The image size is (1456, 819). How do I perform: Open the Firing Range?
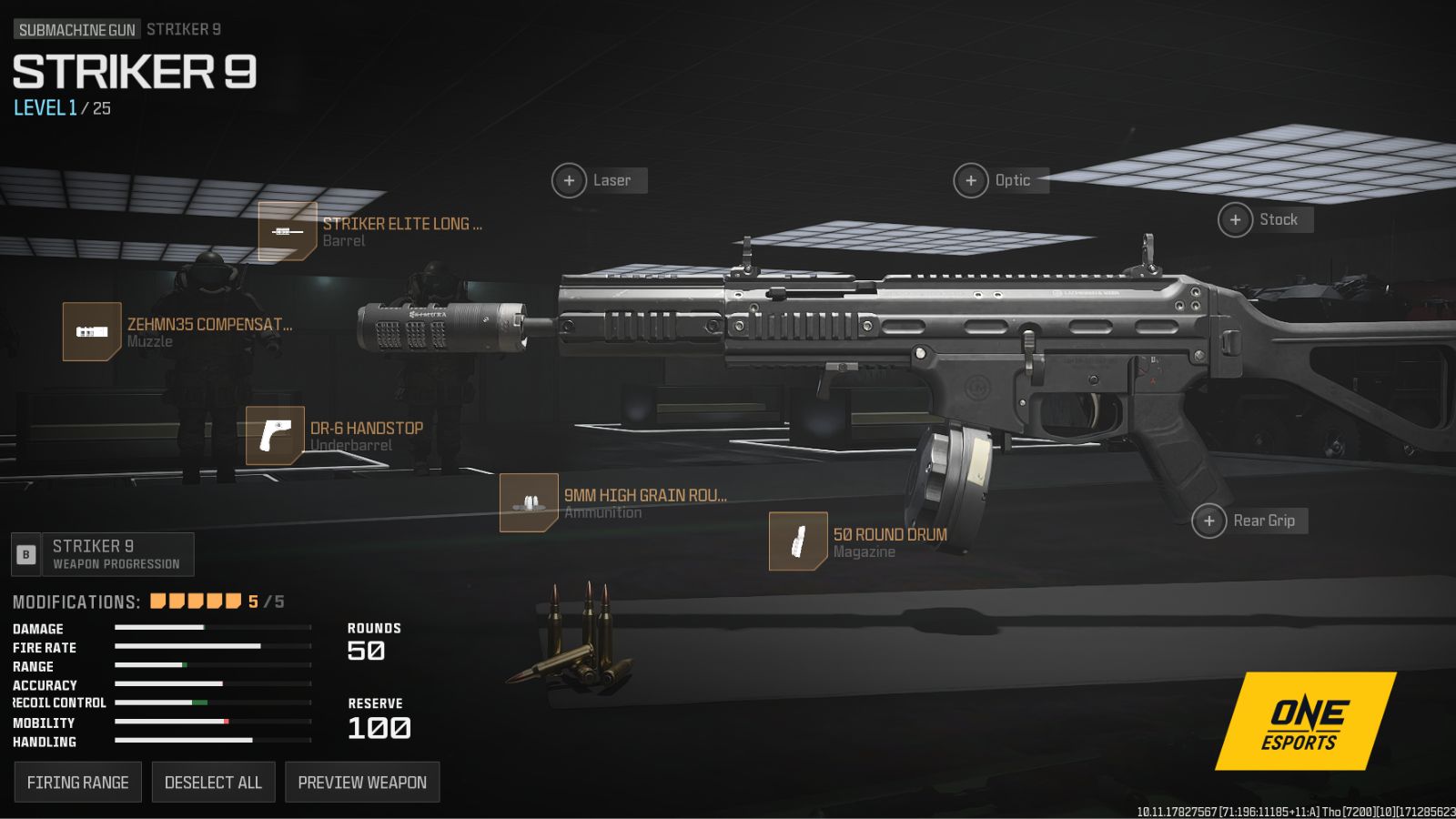tap(78, 783)
